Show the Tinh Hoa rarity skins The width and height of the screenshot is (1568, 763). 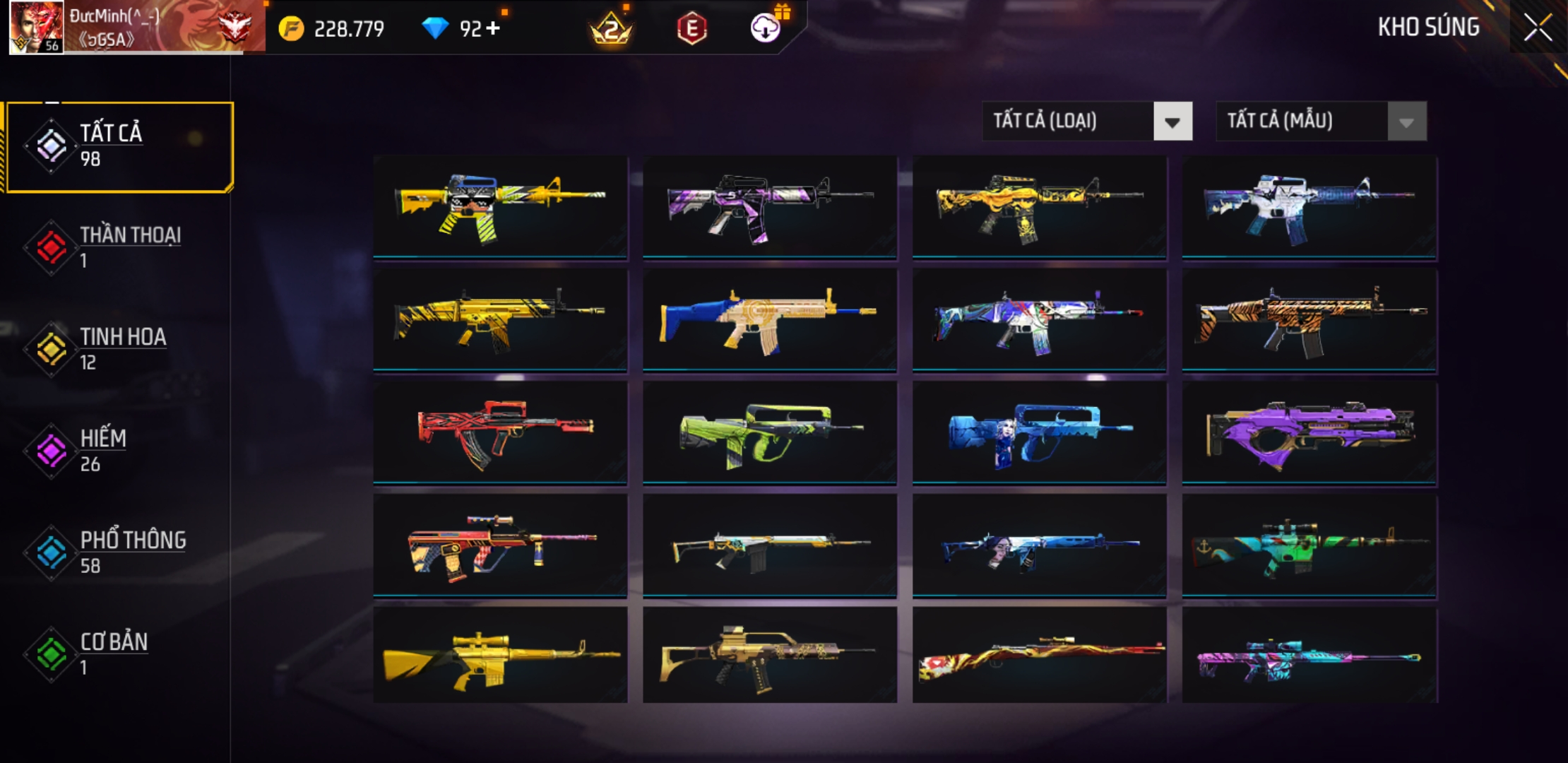120,349
